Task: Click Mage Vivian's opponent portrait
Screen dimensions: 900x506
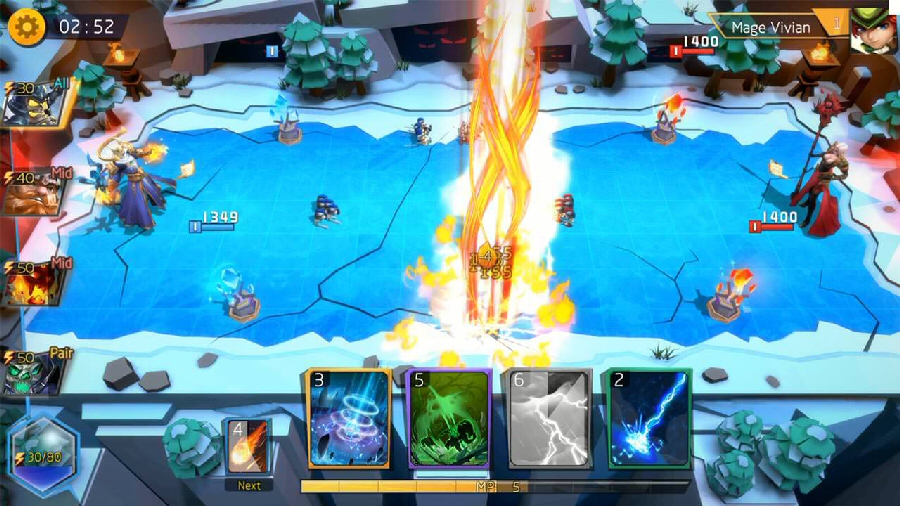Action: (871, 30)
